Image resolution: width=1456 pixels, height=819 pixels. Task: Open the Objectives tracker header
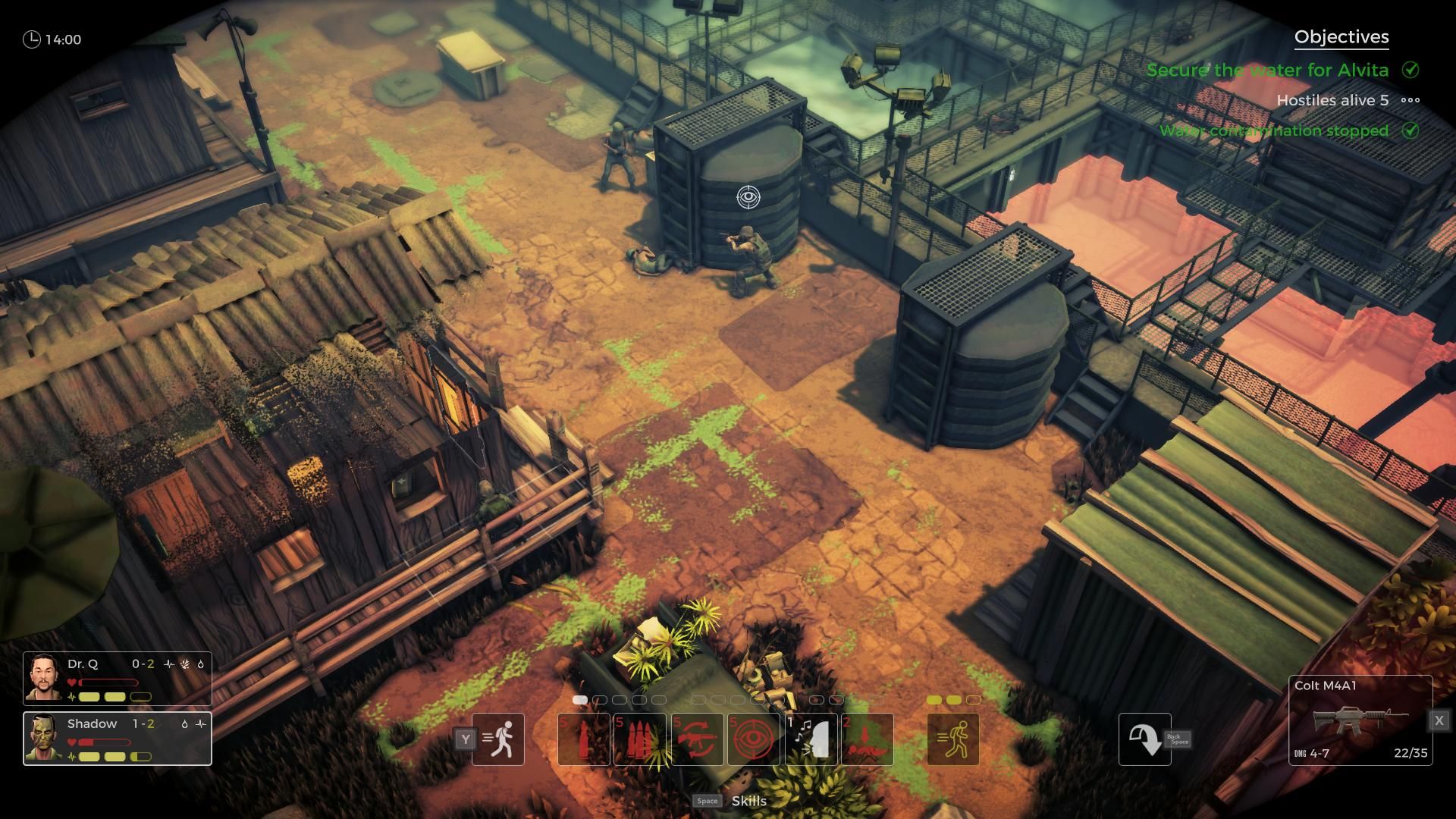pyautogui.click(x=1341, y=37)
